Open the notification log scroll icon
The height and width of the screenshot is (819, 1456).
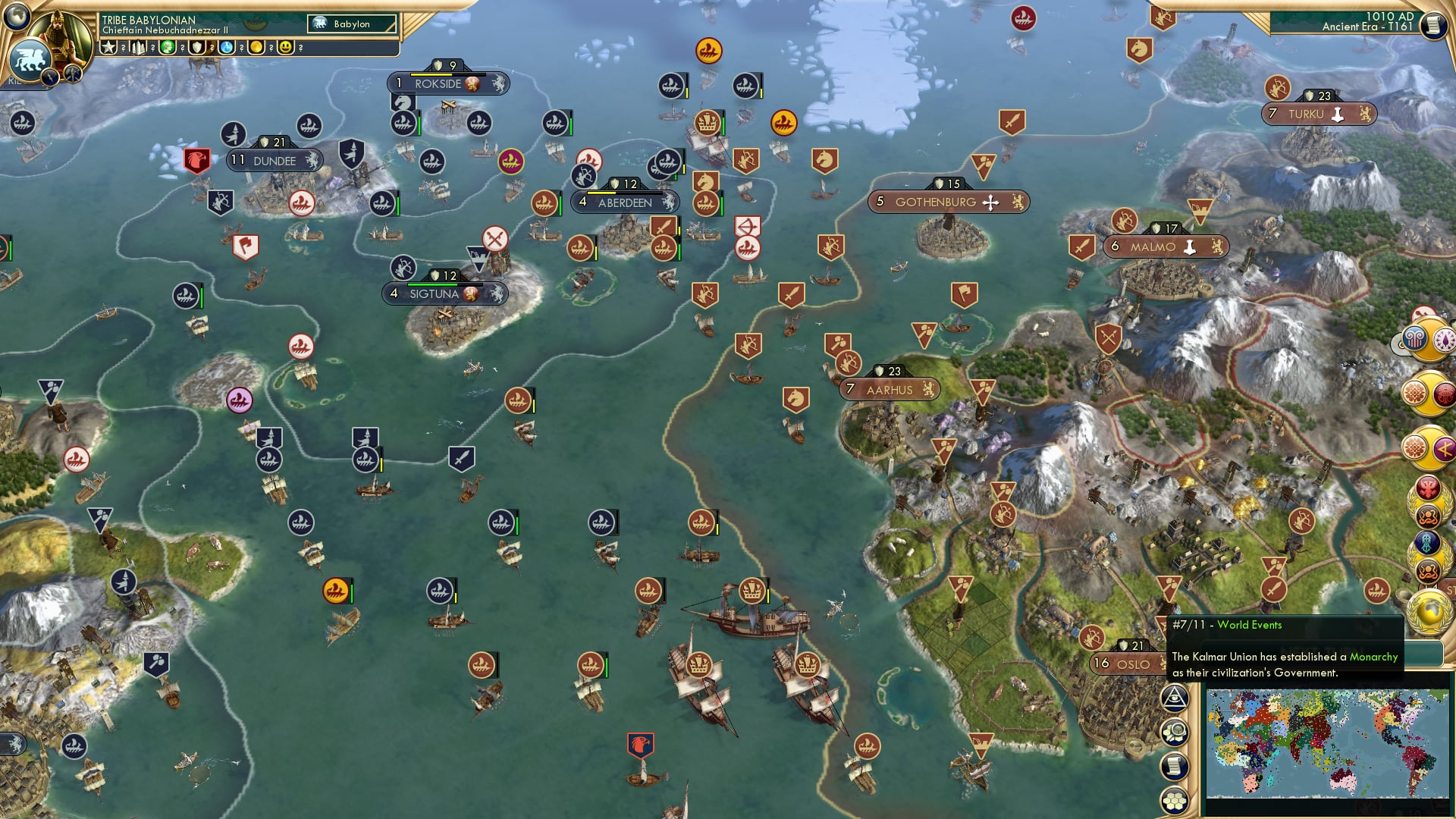(1175, 764)
